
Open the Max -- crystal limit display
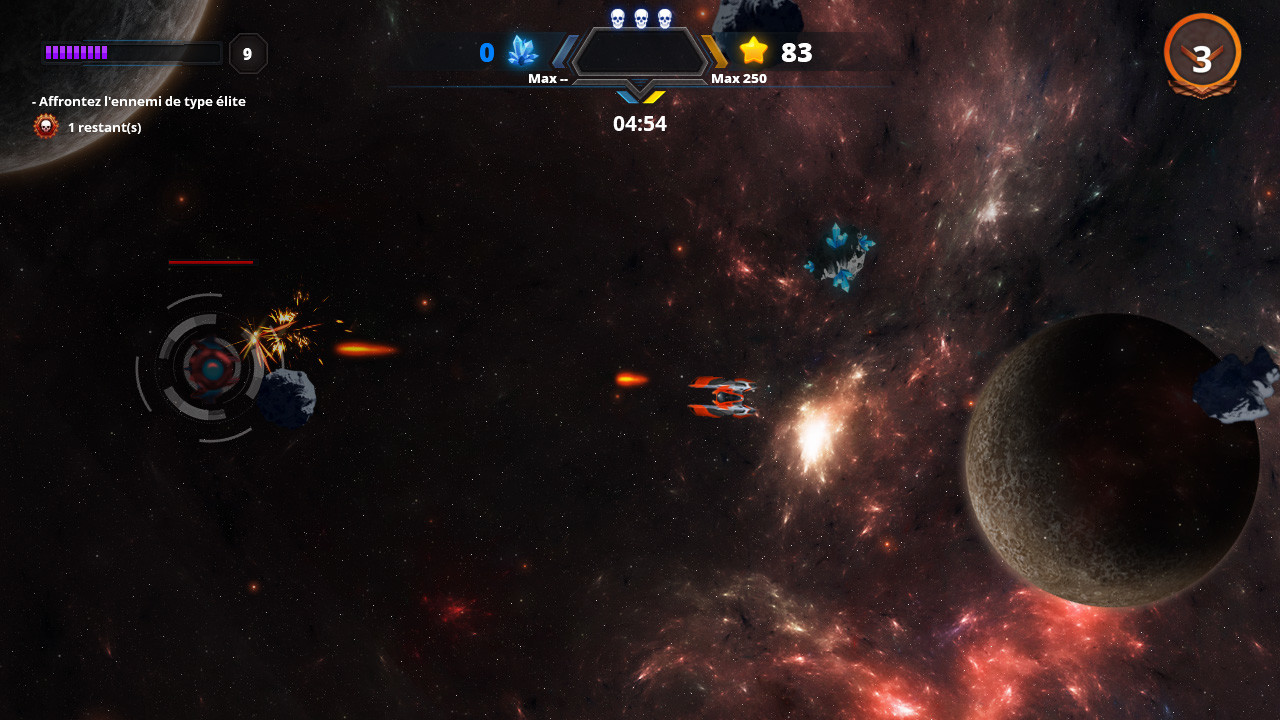click(x=548, y=77)
